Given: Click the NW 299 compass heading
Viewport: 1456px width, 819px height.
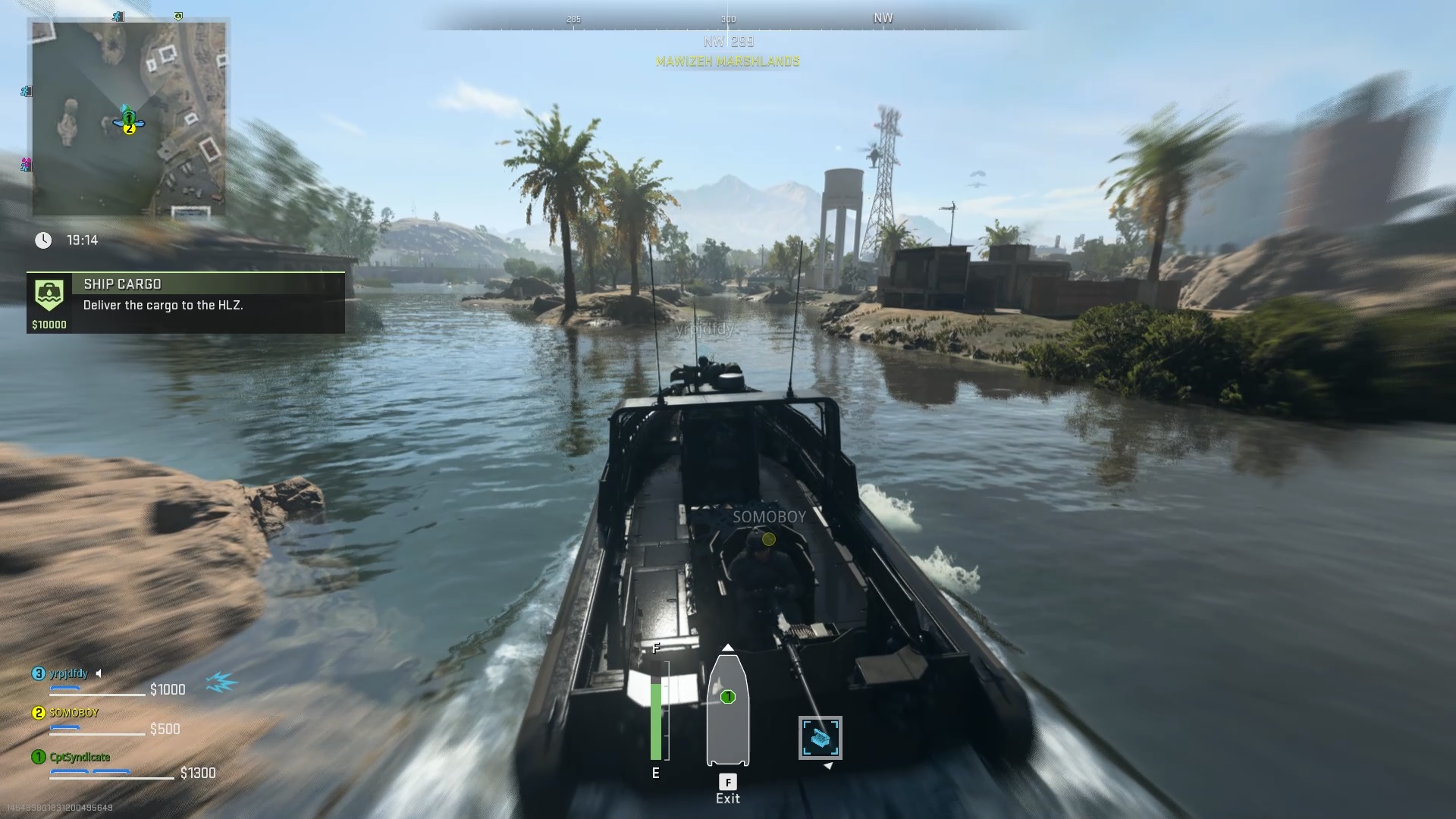Looking at the screenshot, I should click(x=727, y=42).
